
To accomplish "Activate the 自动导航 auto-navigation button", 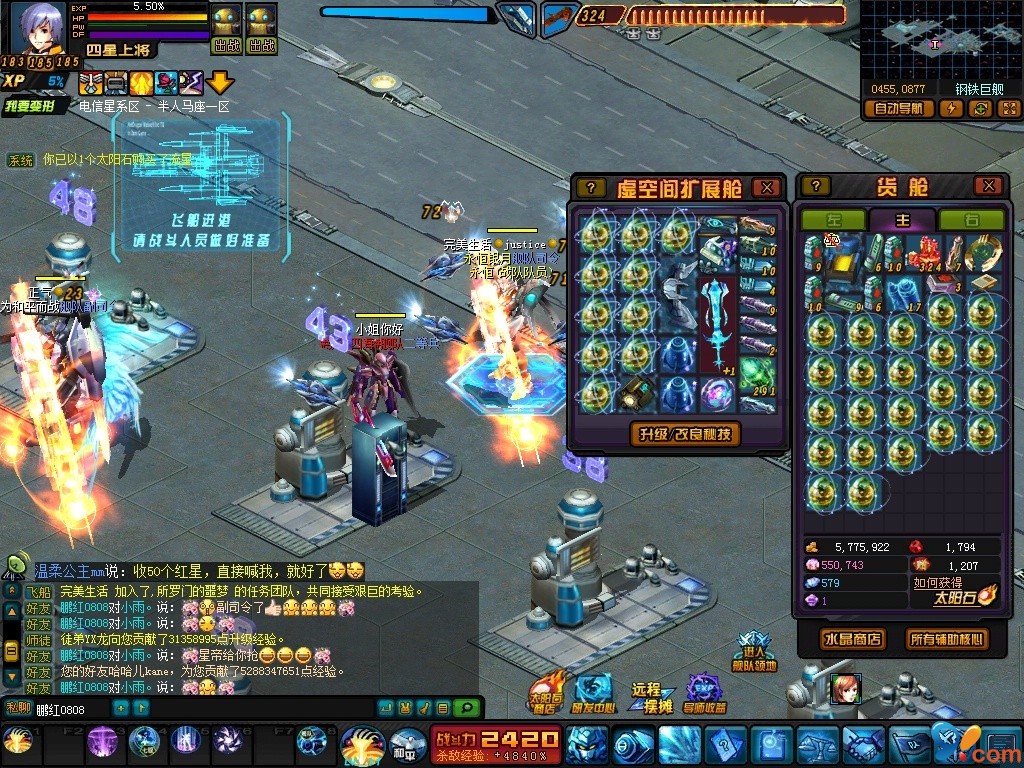I will (898, 109).
